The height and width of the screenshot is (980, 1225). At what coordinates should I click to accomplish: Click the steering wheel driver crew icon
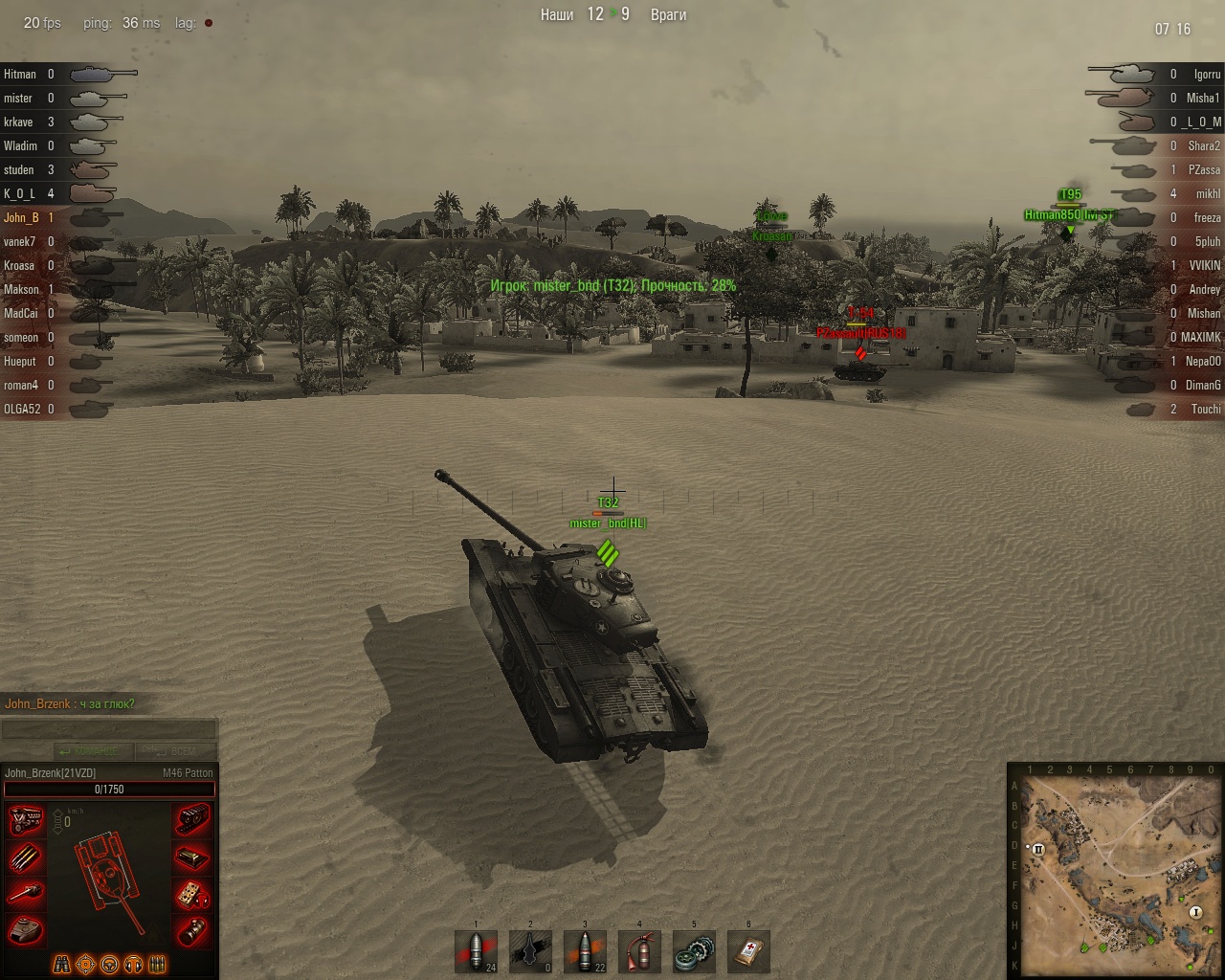point(110,964)
